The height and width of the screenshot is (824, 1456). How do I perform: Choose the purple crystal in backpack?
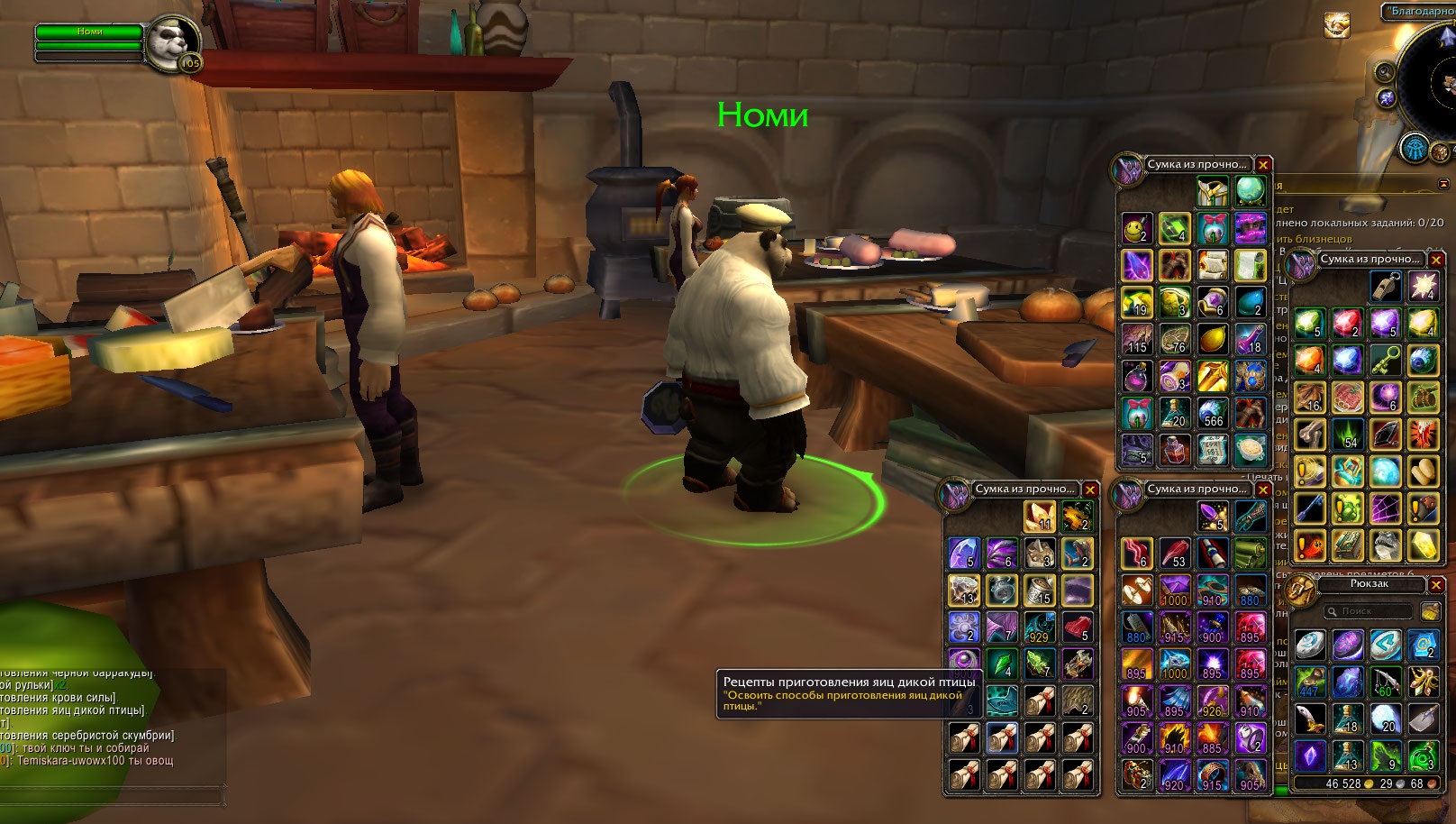(1310, 755)
